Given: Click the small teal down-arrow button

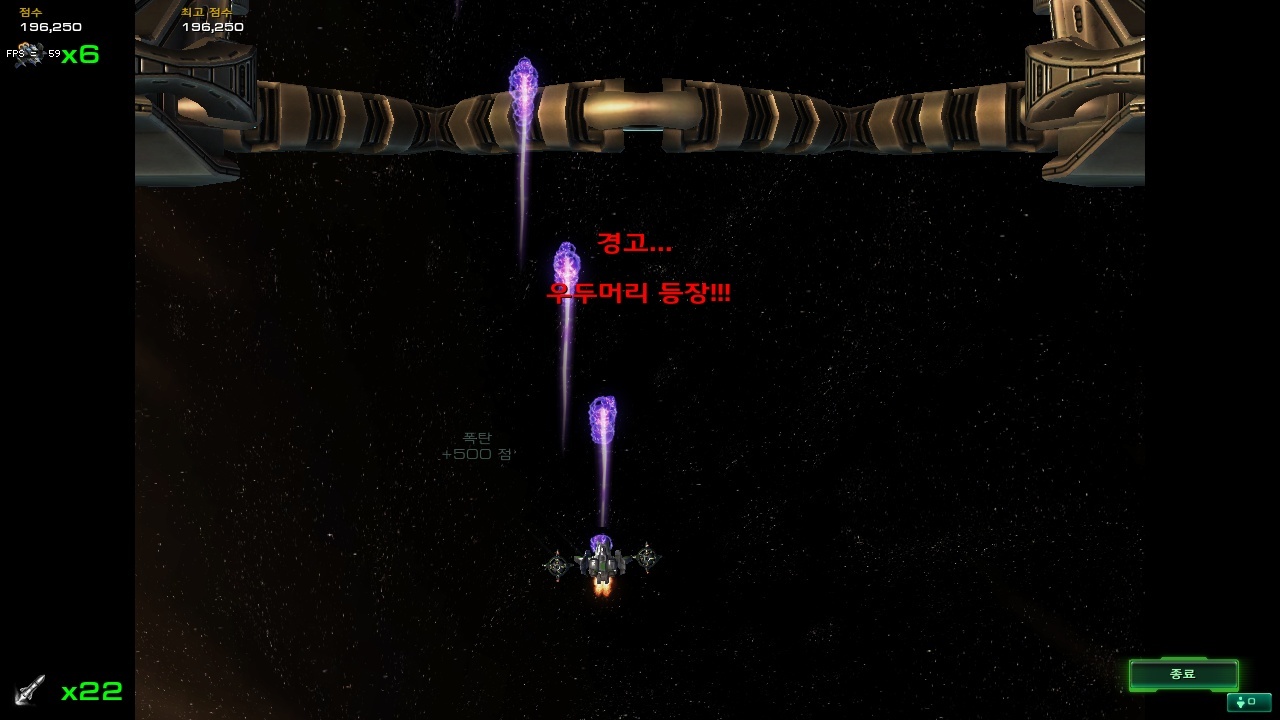Looking at the screenshot, I should (x=1248, y=702).
